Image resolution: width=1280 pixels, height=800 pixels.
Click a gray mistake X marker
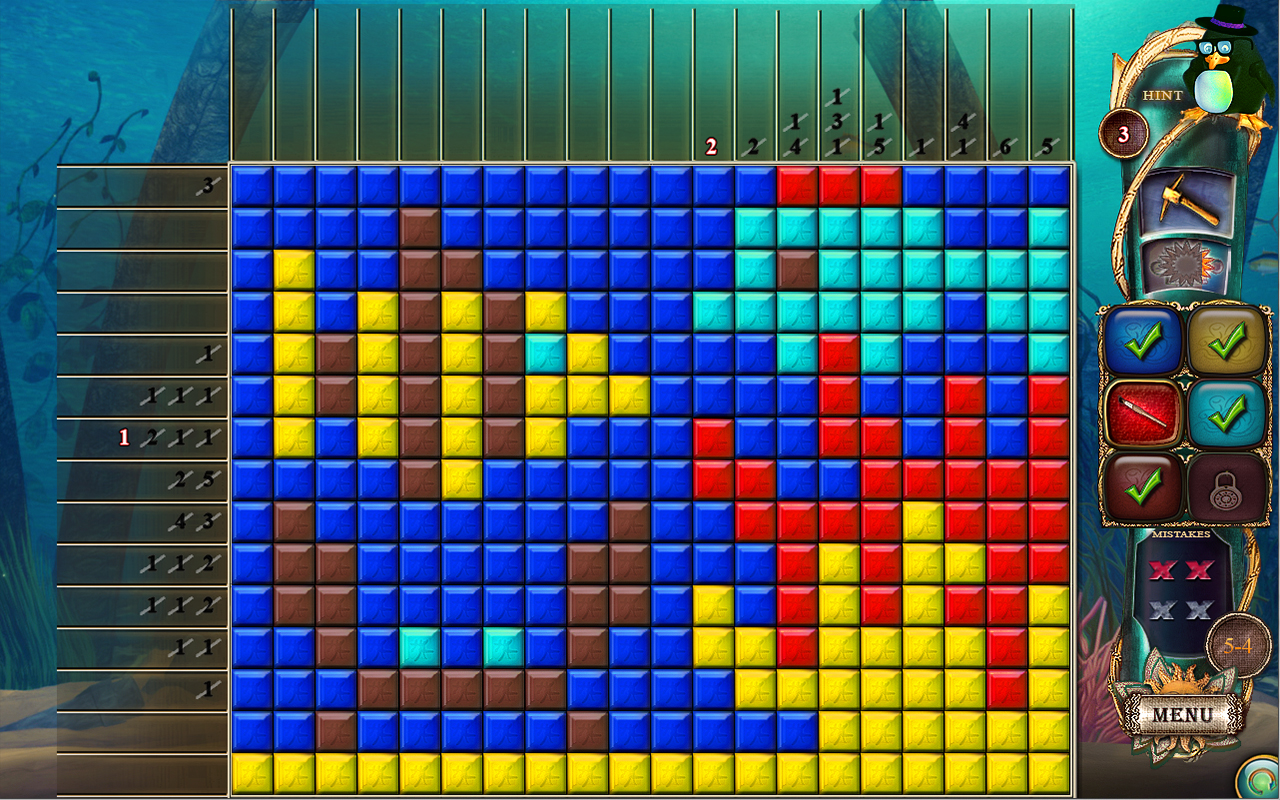click(x=1163, y=610)
